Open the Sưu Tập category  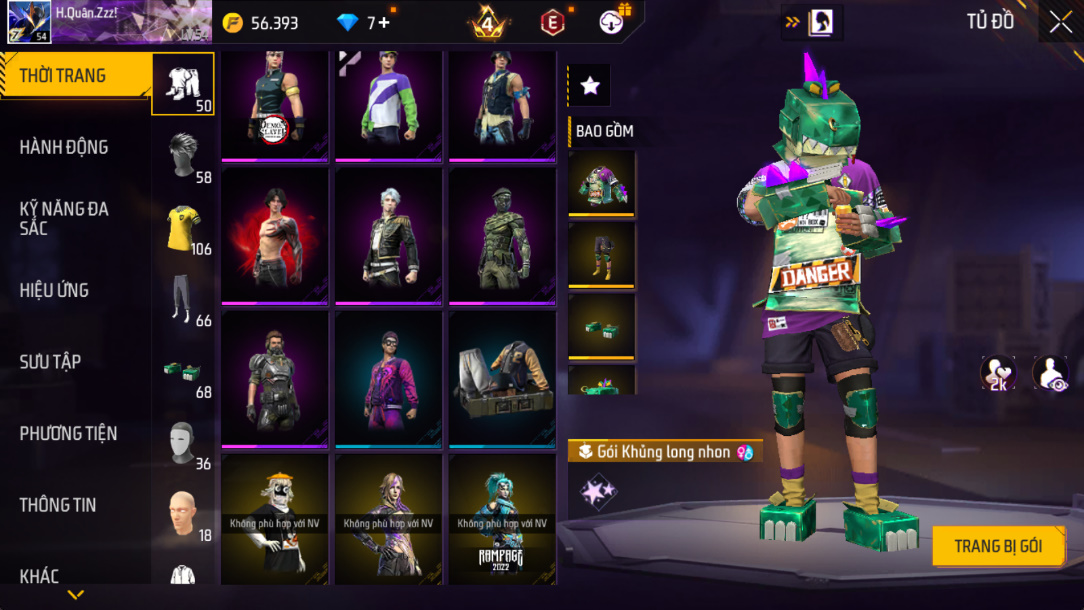pyautogui.click(x=50, y=362)
